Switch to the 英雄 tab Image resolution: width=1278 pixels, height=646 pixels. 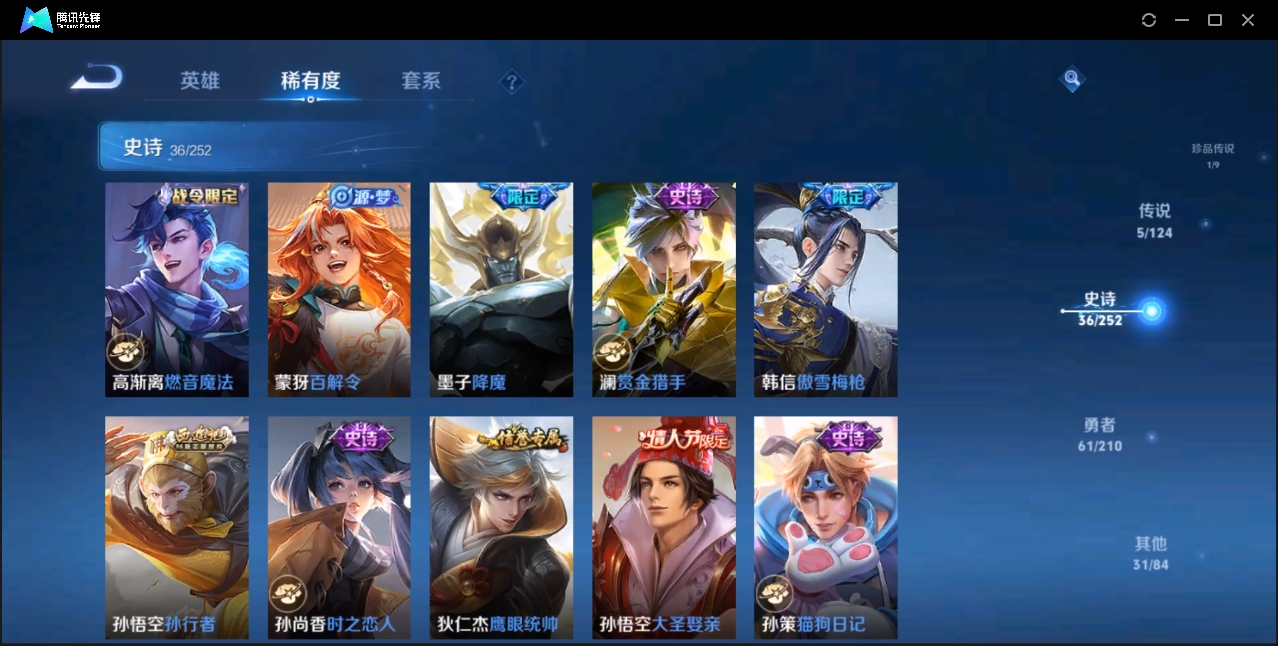point(200,81)
